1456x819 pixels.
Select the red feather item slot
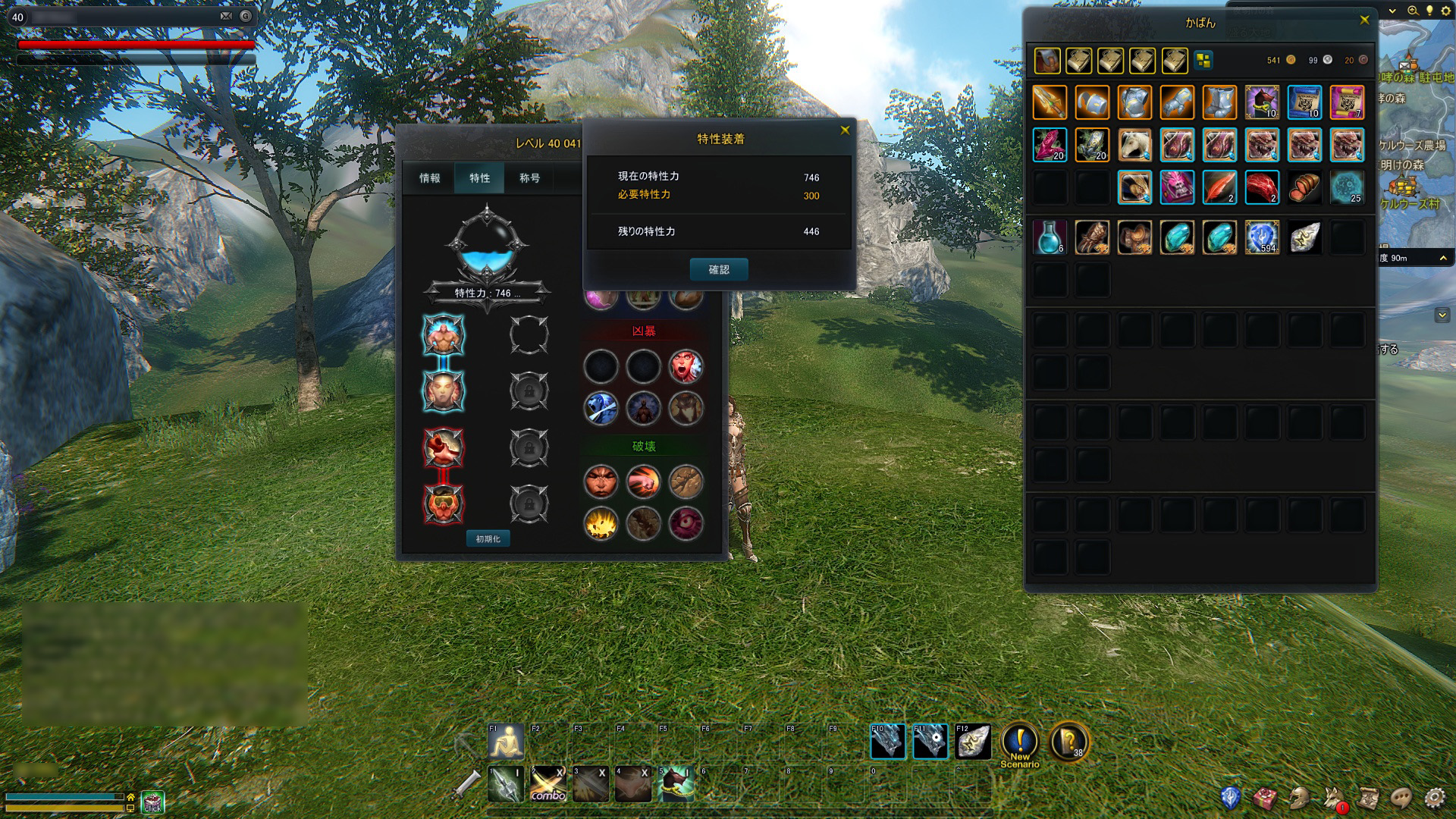point(1219,187)
